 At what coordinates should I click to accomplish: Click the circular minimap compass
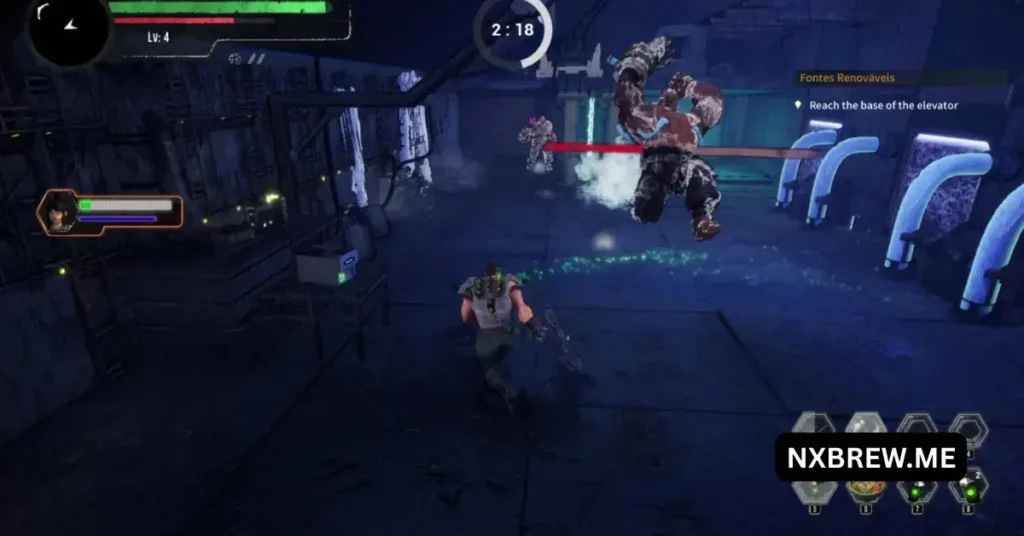[68, 28]
